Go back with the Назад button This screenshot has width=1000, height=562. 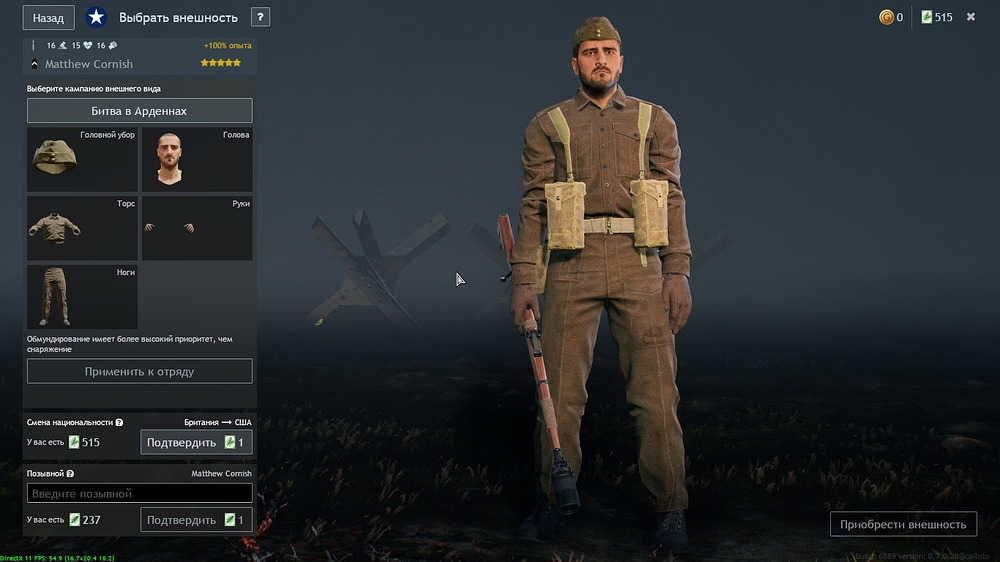click(x=48, y=18)
